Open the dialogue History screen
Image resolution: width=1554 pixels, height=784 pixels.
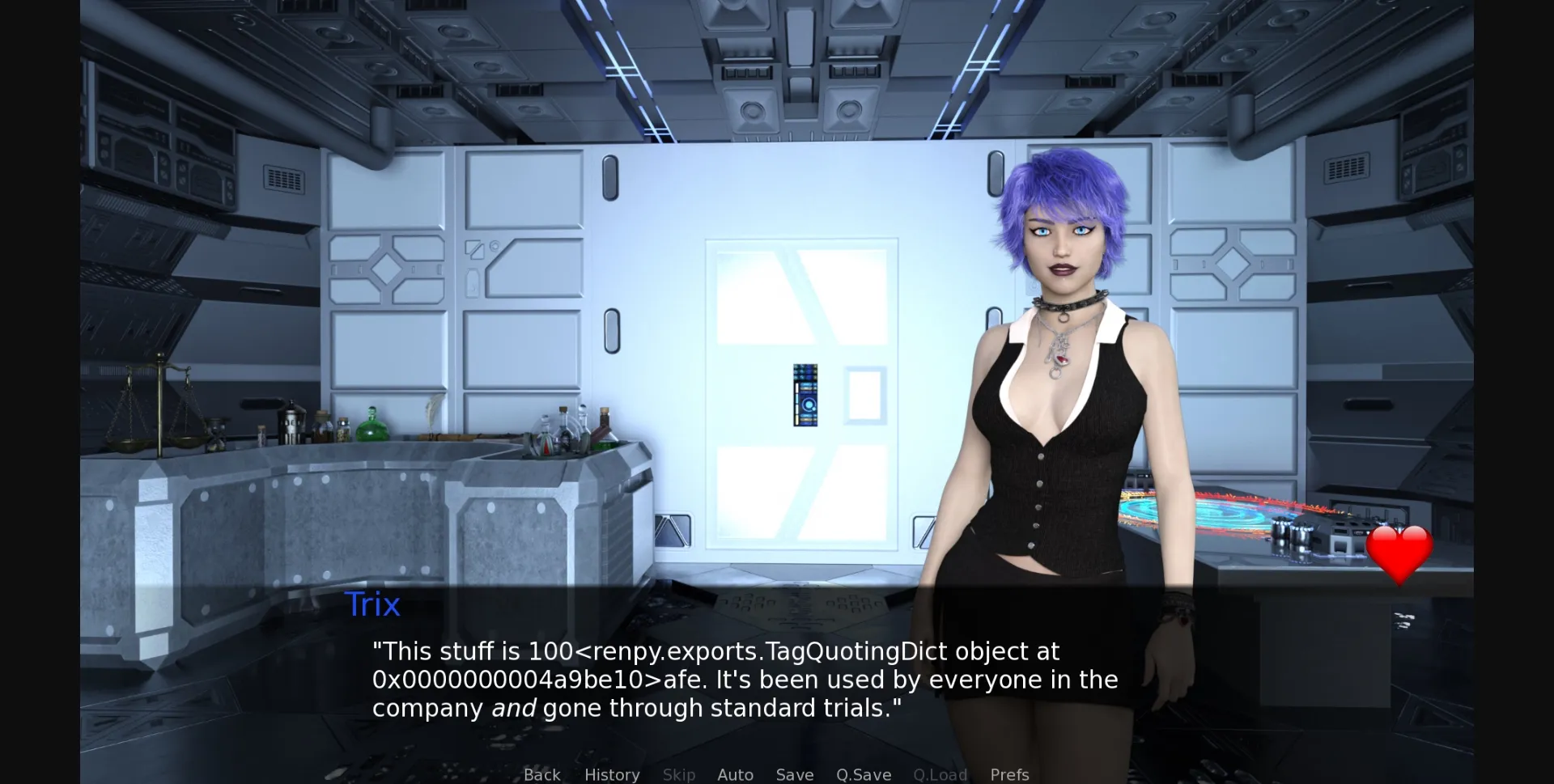[611, 774]
